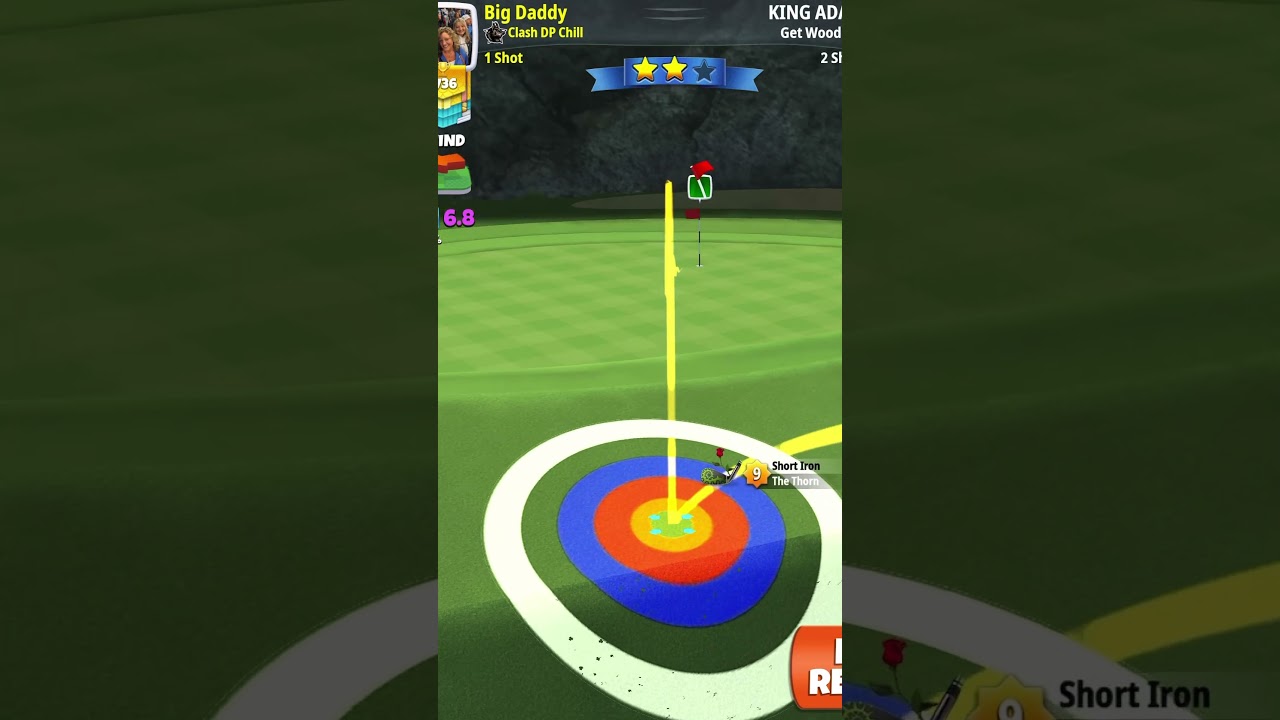
Task: Select The Thorn Short Iron club badge
Action: pos(756,474)
